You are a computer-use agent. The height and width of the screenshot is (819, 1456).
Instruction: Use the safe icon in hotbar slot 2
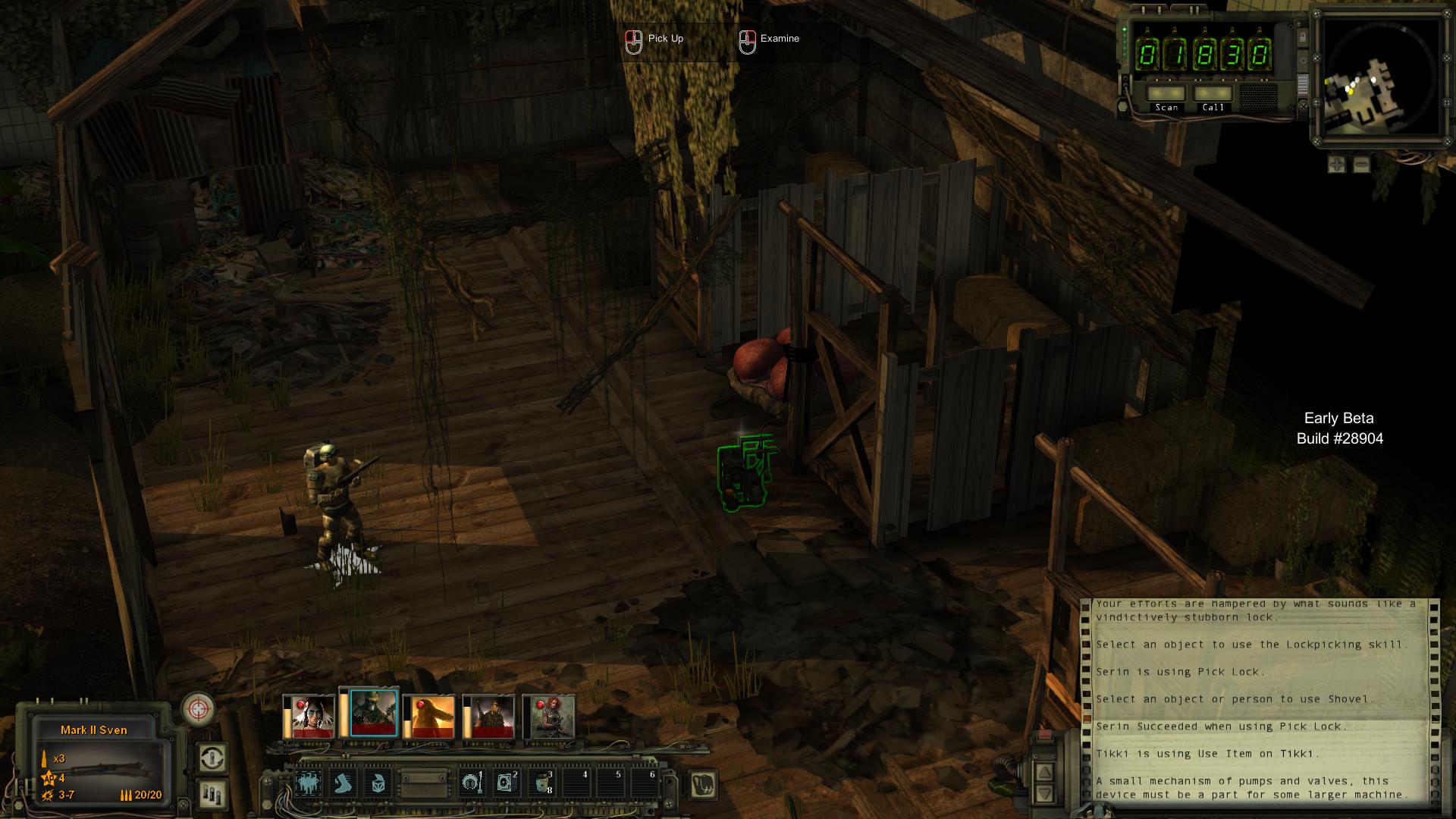point(505,783)
